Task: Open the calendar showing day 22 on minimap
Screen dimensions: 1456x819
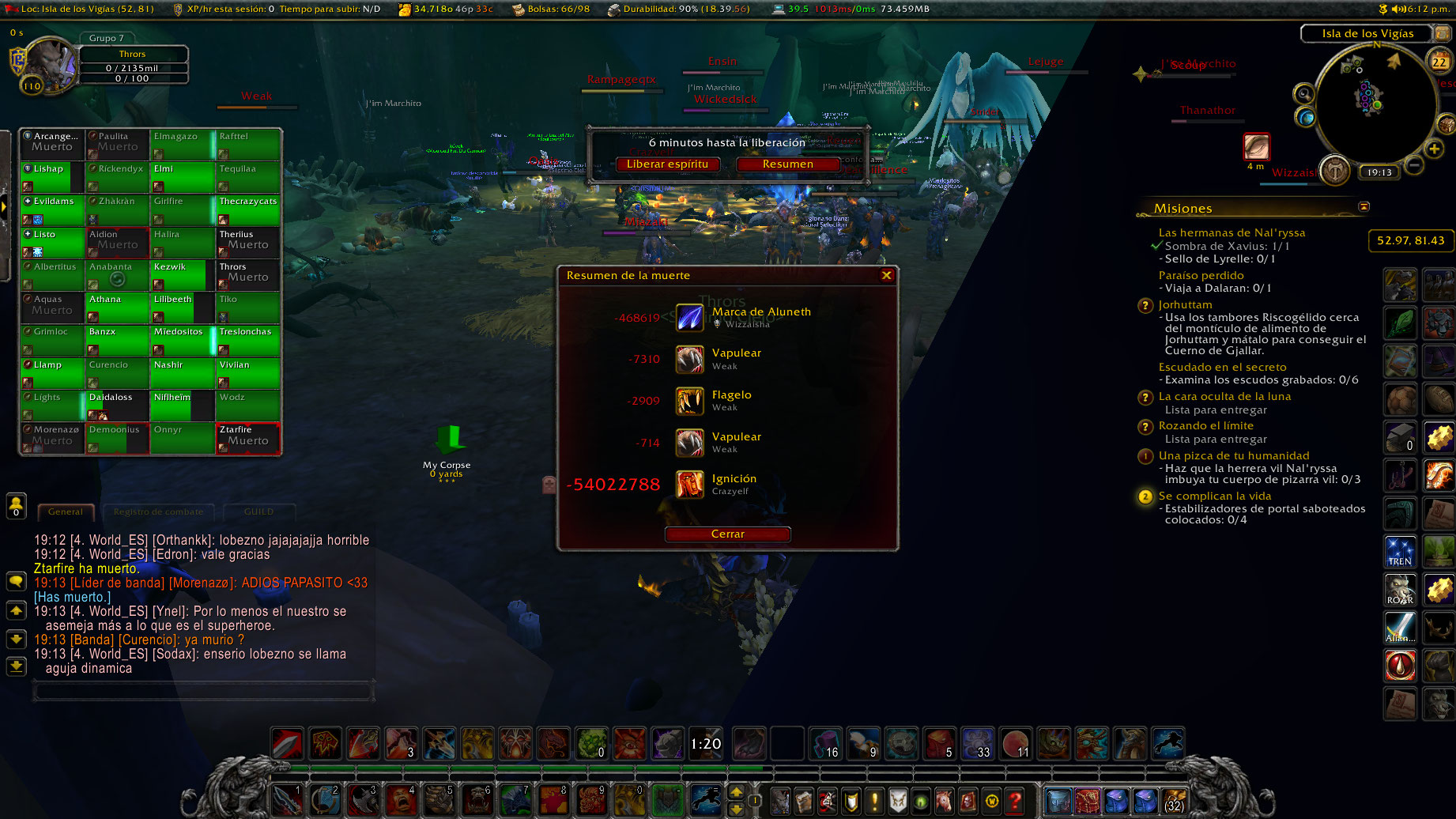Action: pyautogui.click(x=1439, y=62)
